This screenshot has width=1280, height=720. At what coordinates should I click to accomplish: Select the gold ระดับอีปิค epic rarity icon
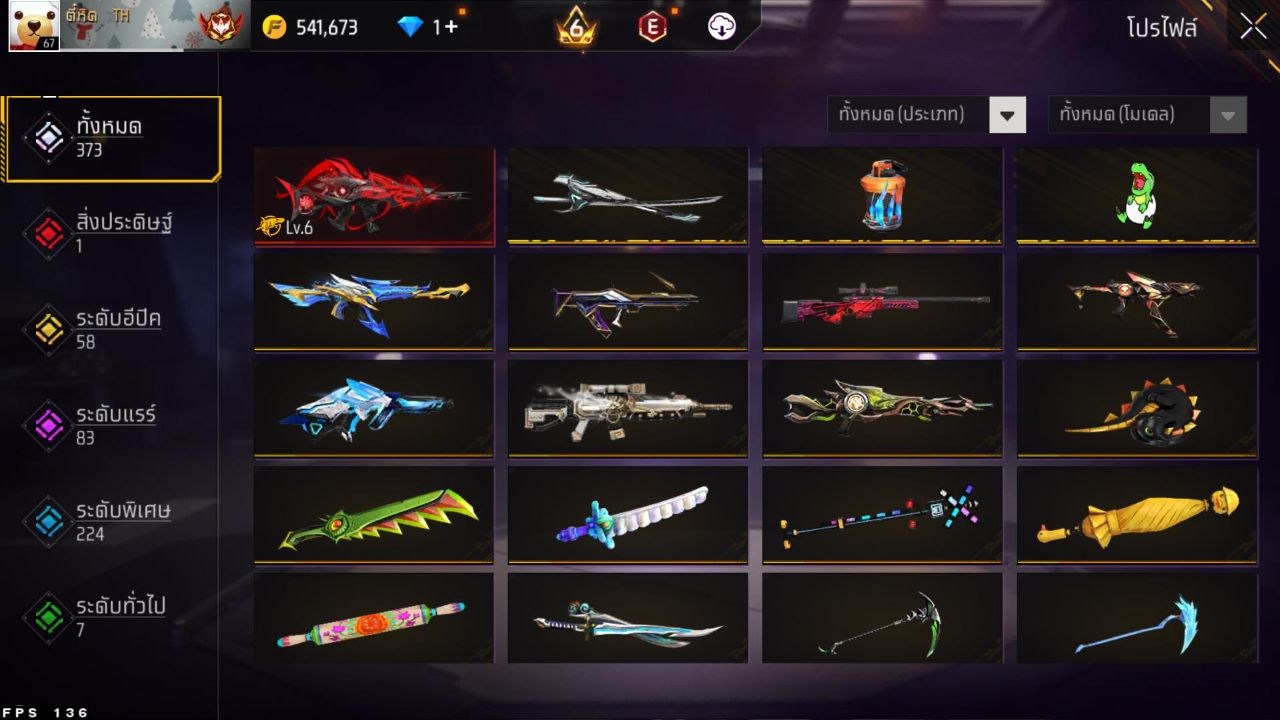pos(47,327)
